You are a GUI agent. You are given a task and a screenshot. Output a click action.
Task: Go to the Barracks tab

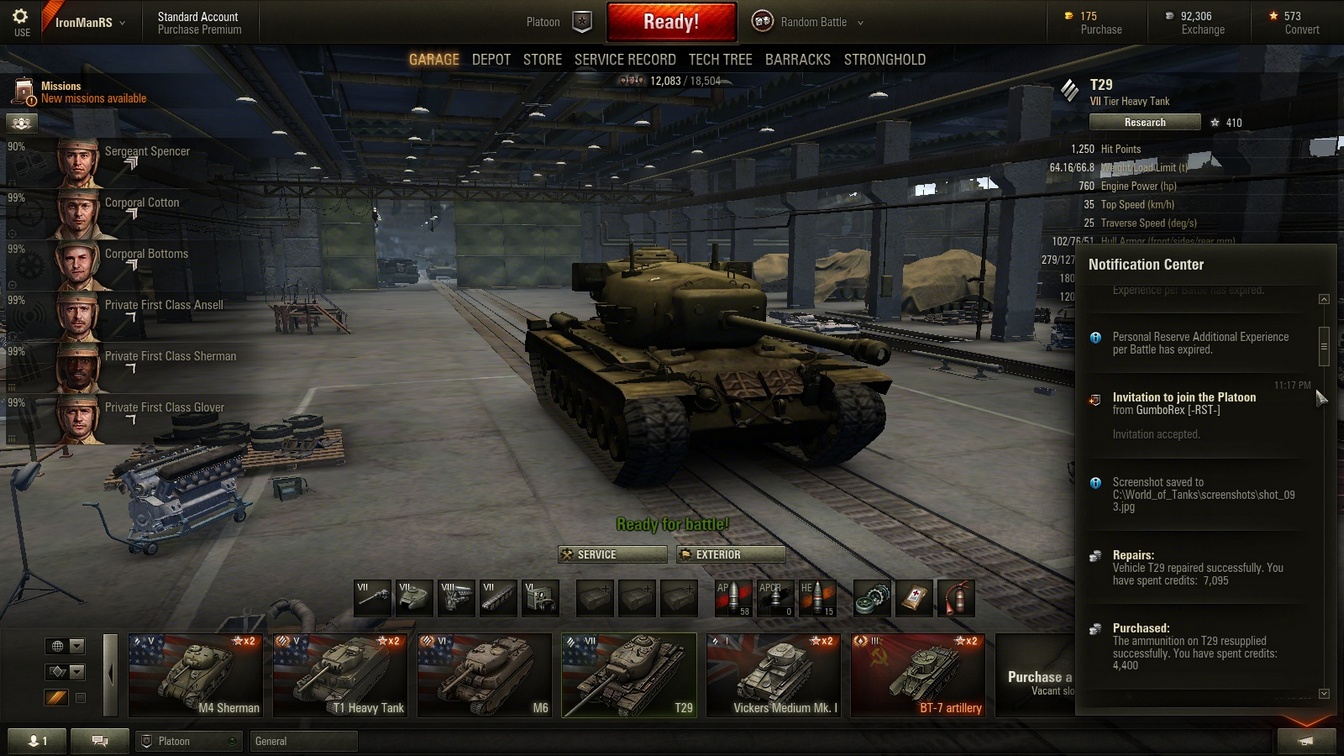point(797,60)
